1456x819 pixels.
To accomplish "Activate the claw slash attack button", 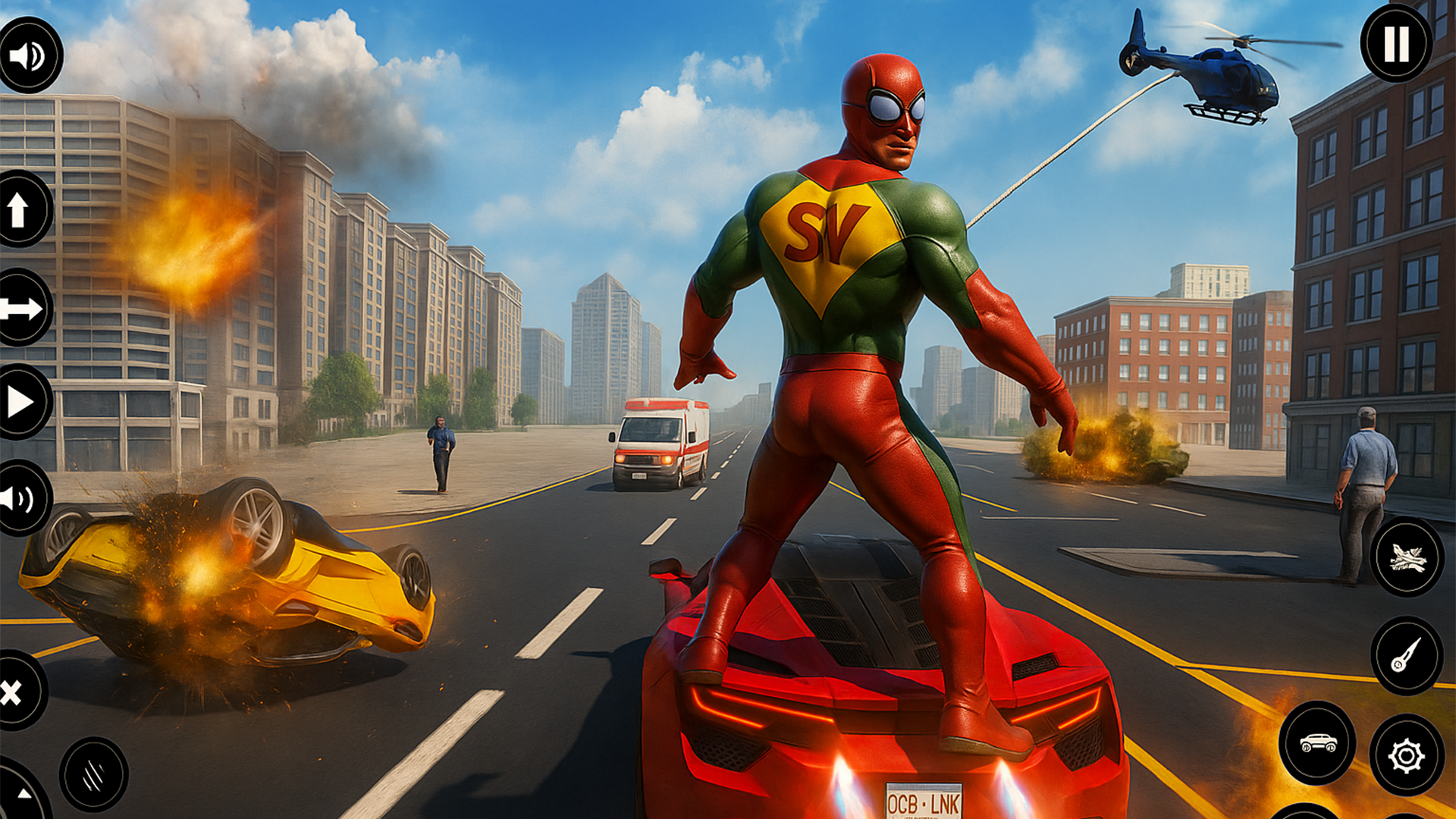I will (93, 774).
